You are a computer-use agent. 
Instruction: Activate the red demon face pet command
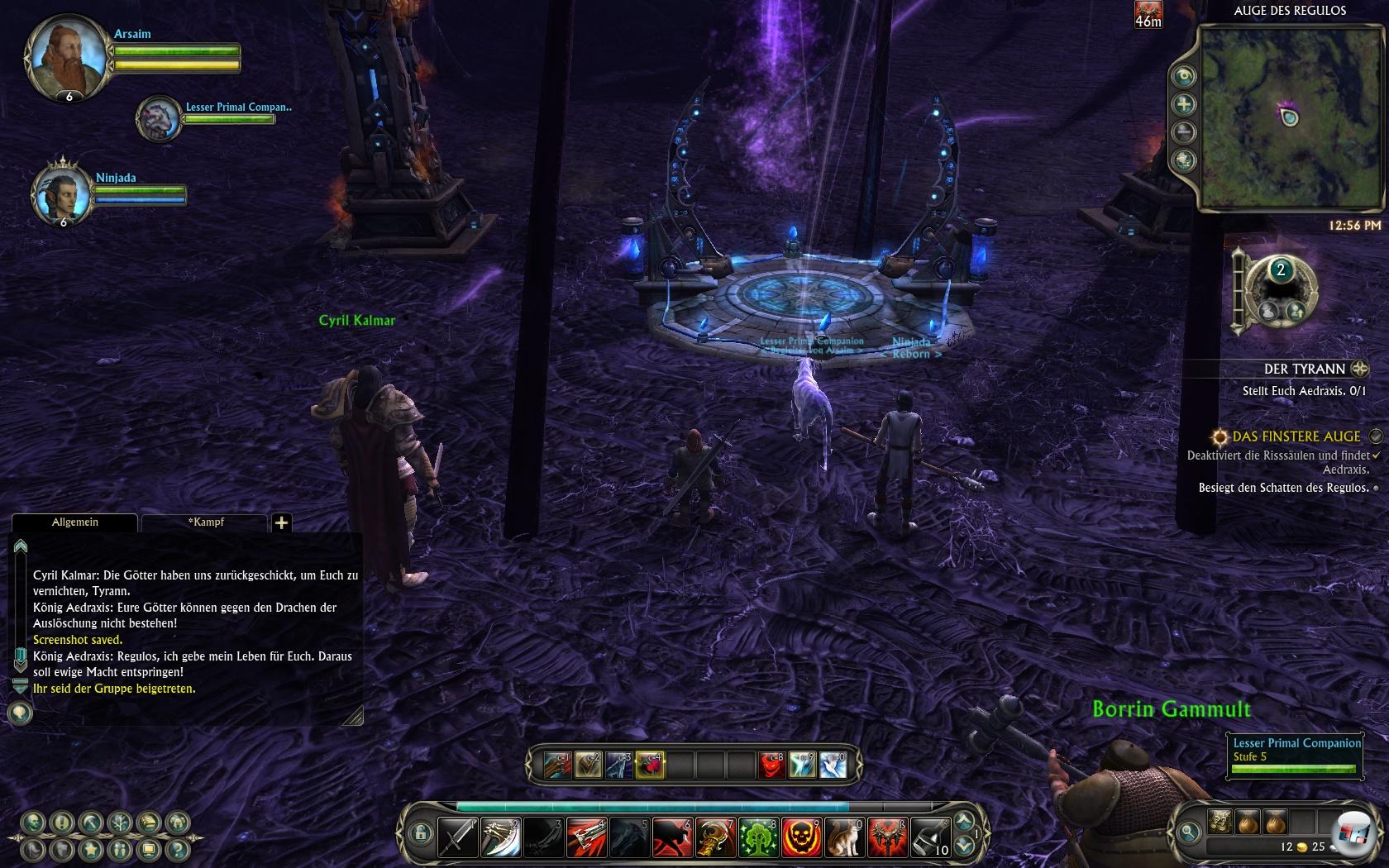(x=771, y=765)
